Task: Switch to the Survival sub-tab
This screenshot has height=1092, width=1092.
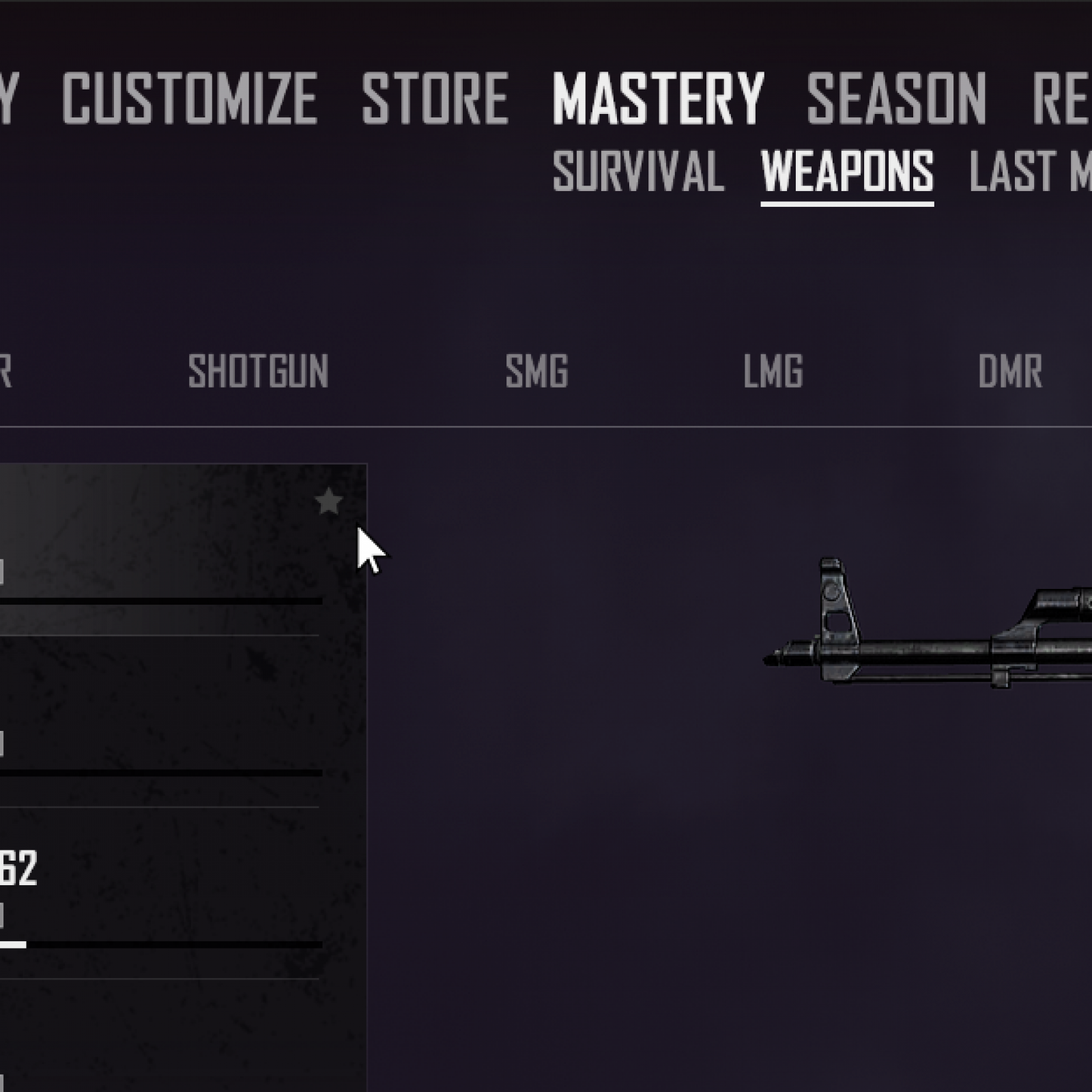Action: (x=638, y=171)
